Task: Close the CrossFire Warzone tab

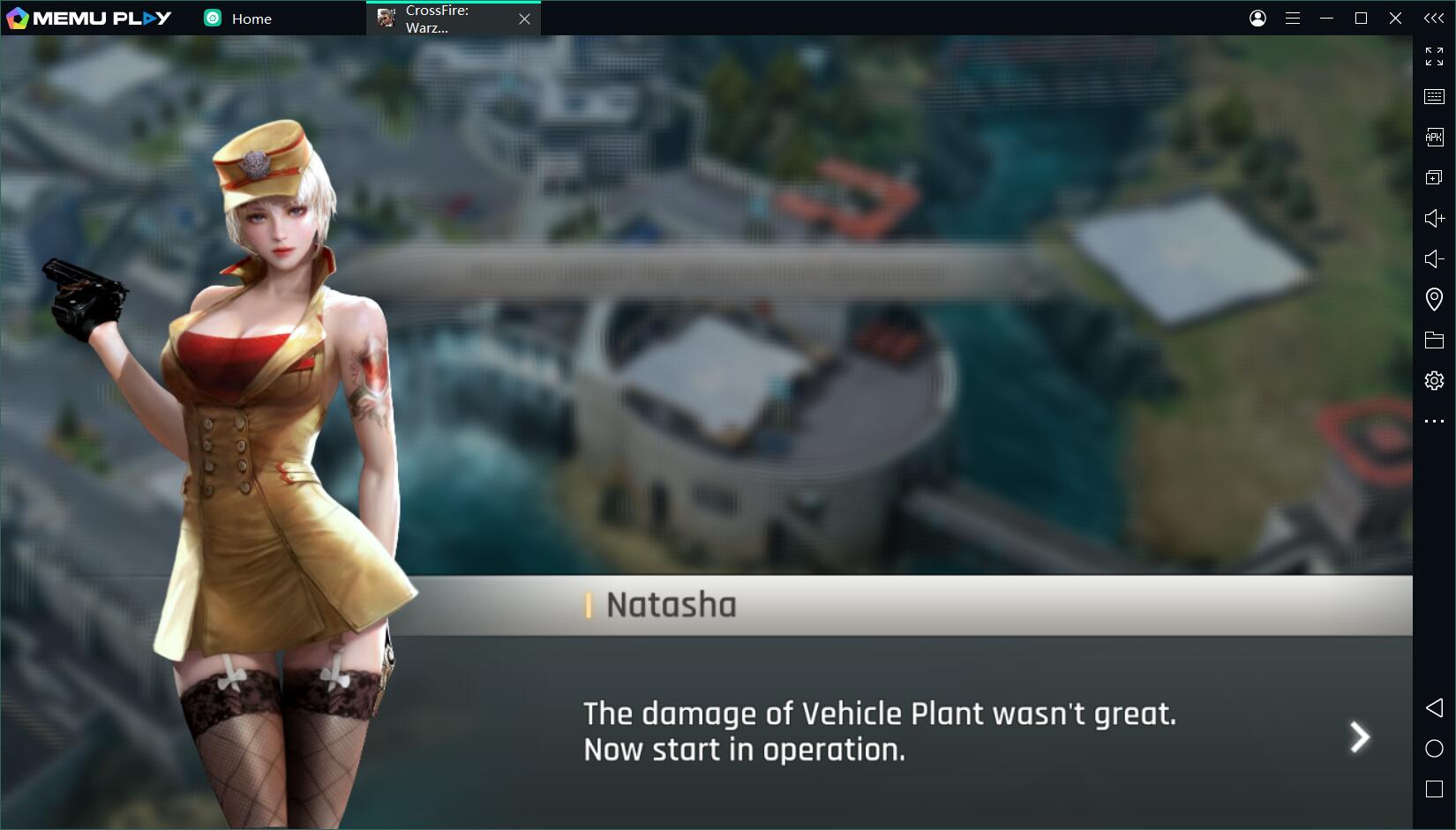Action: pos(524,19)
